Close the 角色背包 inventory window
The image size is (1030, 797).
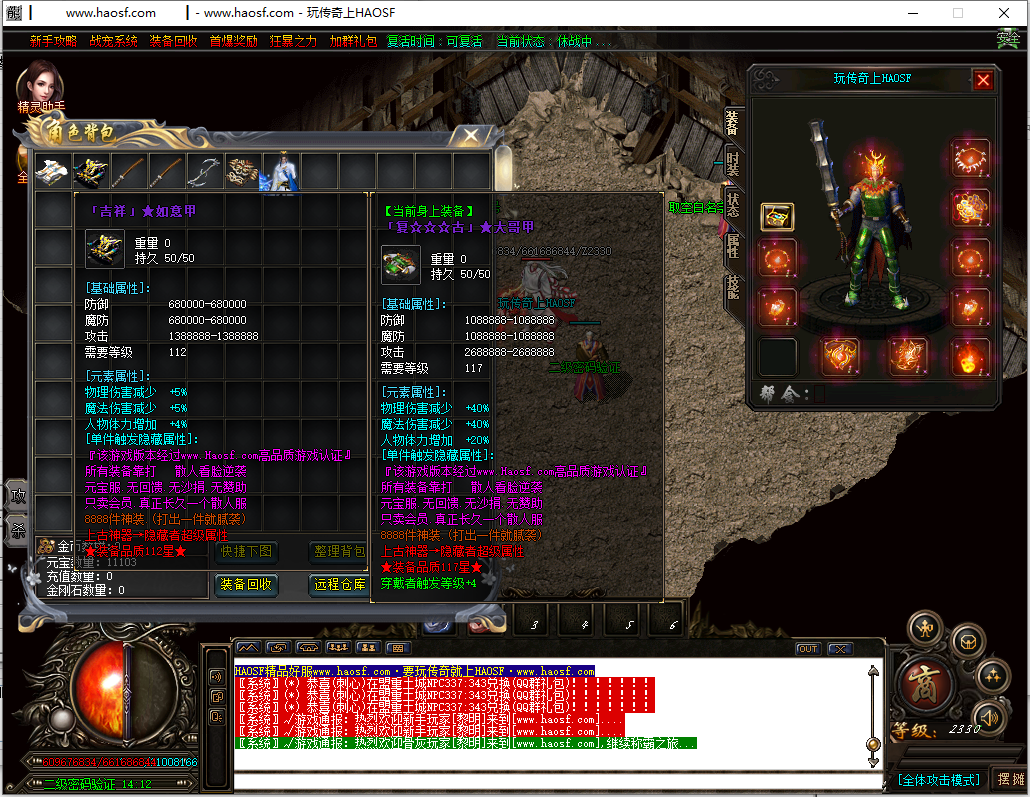pos(466,135)
